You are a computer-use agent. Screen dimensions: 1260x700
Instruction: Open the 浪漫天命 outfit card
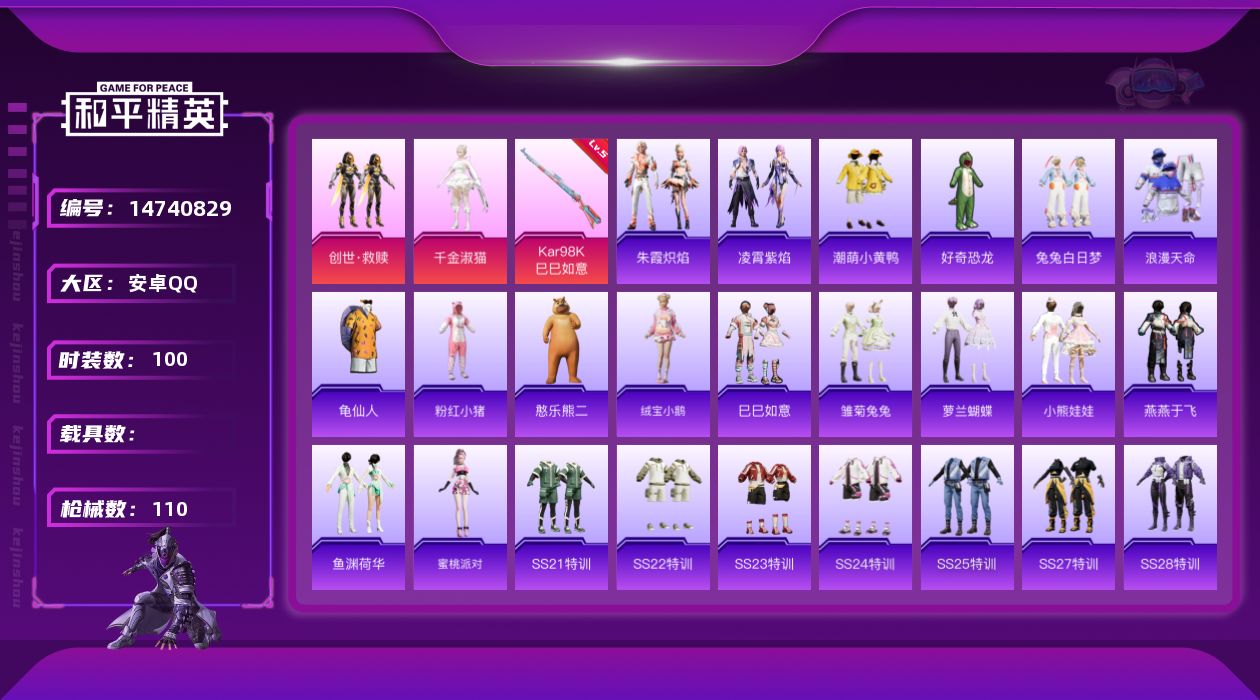(1170, 211)
